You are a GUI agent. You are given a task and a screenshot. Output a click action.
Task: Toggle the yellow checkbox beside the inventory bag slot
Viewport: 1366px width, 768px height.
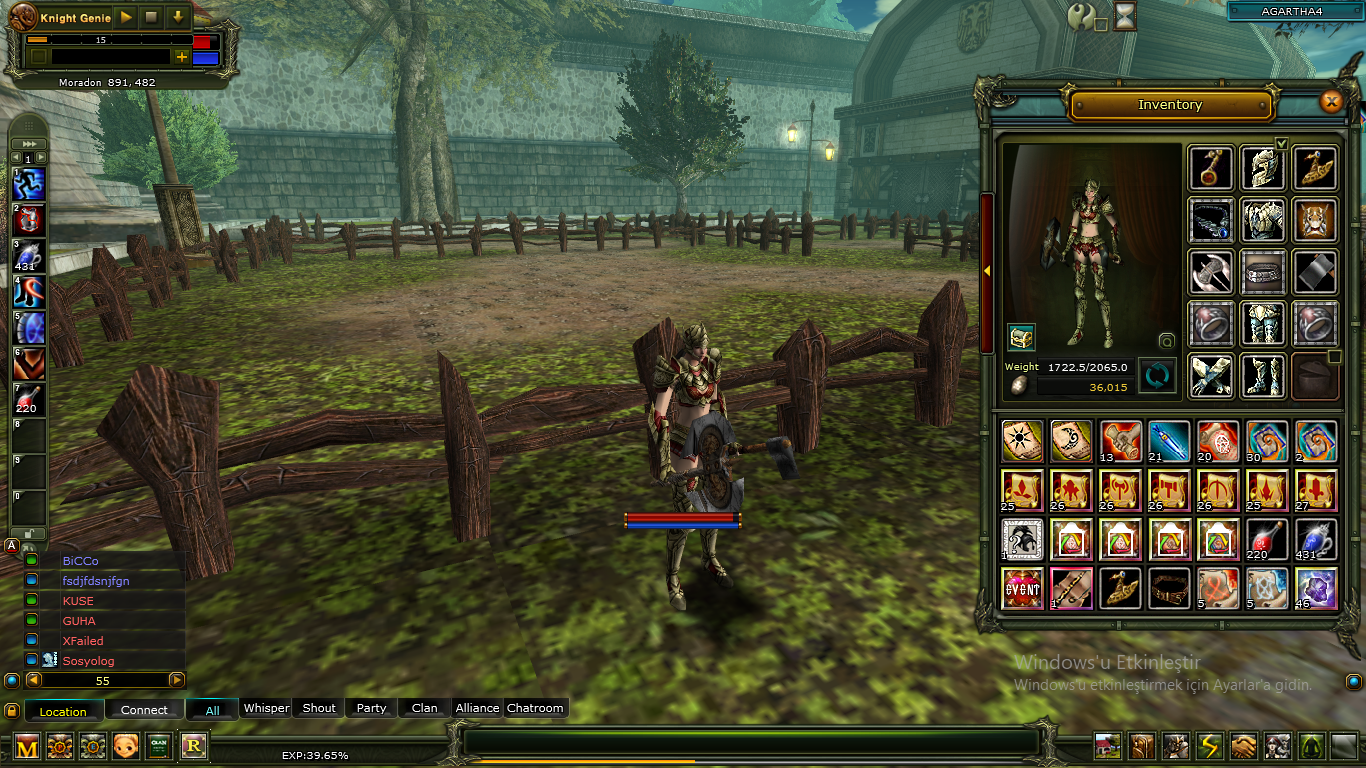(x=1337, y=356)
